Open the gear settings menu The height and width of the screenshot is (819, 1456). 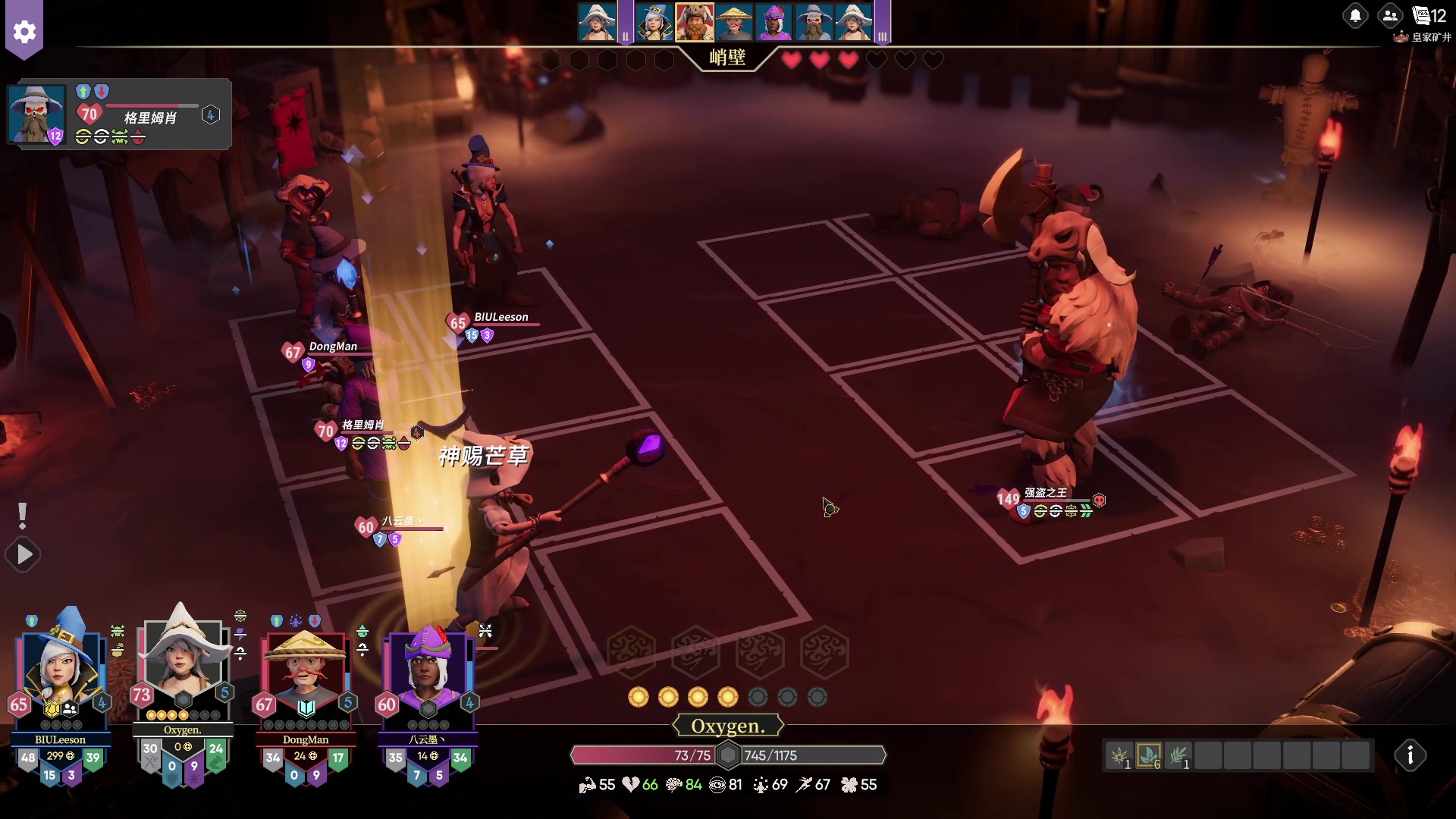point(24,32)
